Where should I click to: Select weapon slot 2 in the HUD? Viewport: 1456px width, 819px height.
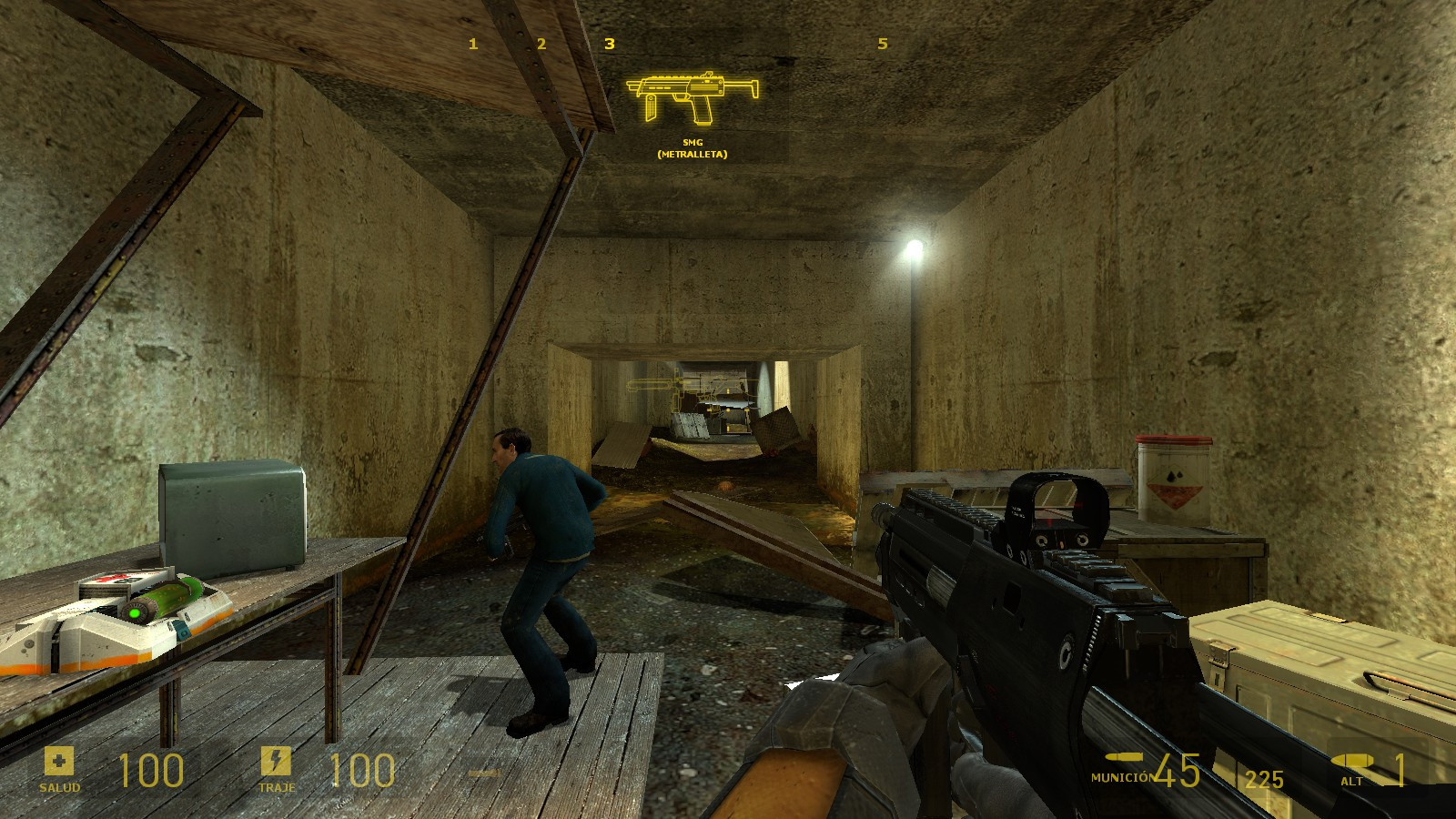pyautogui.click(x=541, y=42)
